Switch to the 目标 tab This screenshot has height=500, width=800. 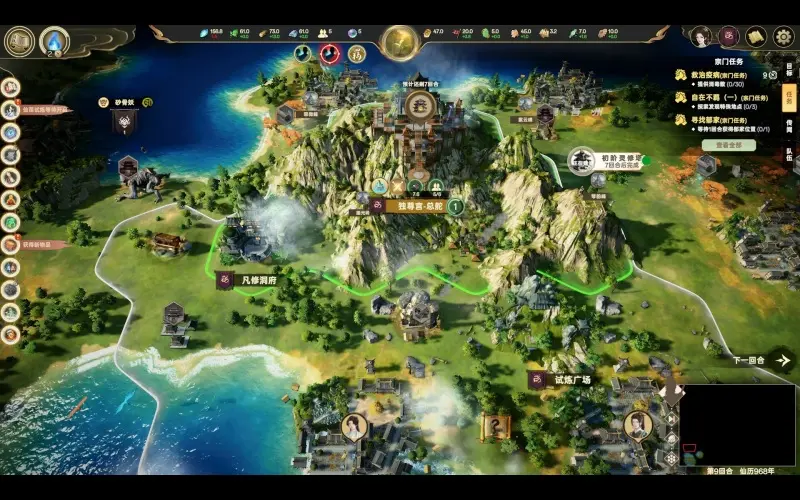click(788, 72)
